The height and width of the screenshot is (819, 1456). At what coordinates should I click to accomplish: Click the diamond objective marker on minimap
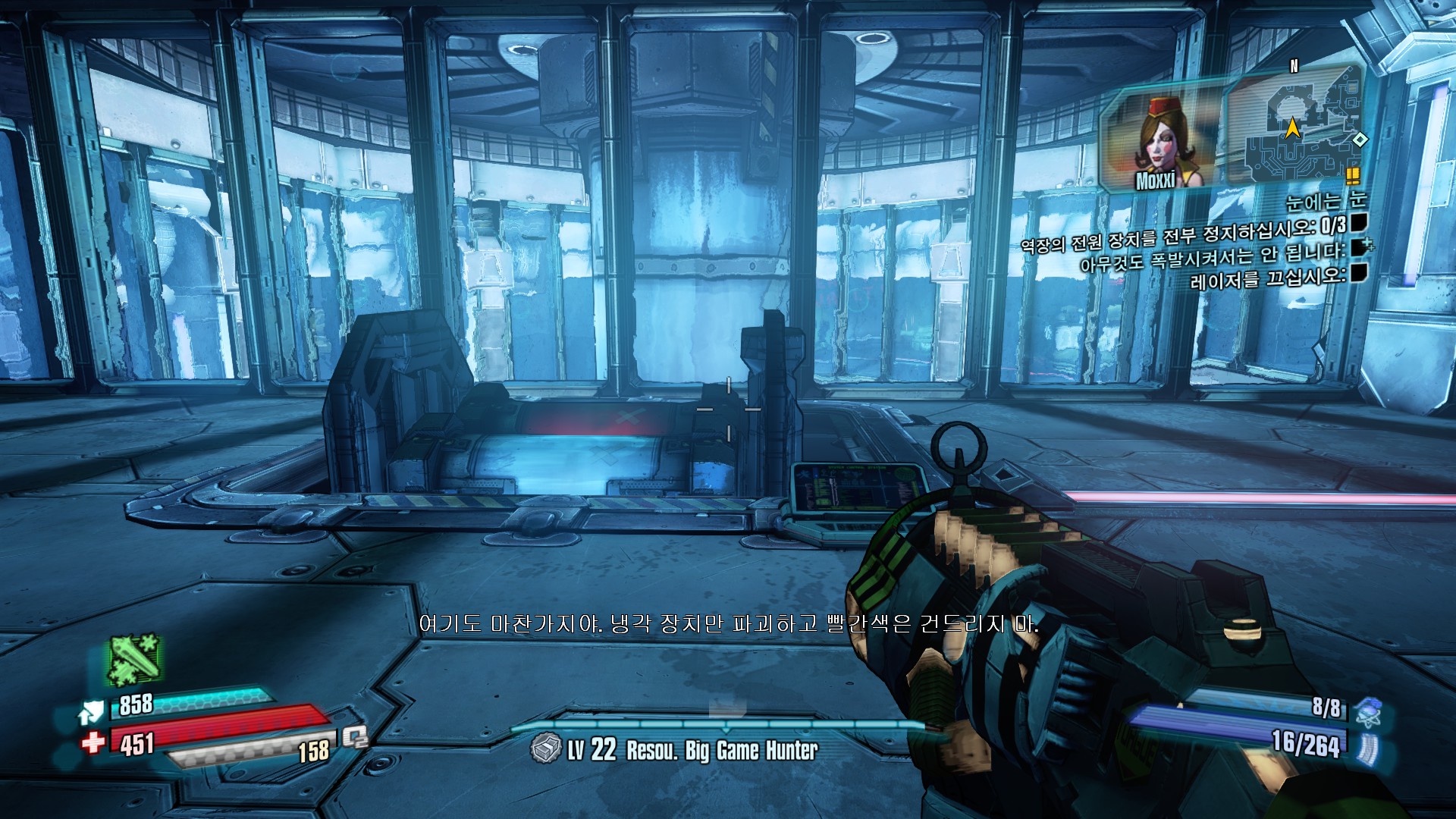click(x=1360, y=140)
